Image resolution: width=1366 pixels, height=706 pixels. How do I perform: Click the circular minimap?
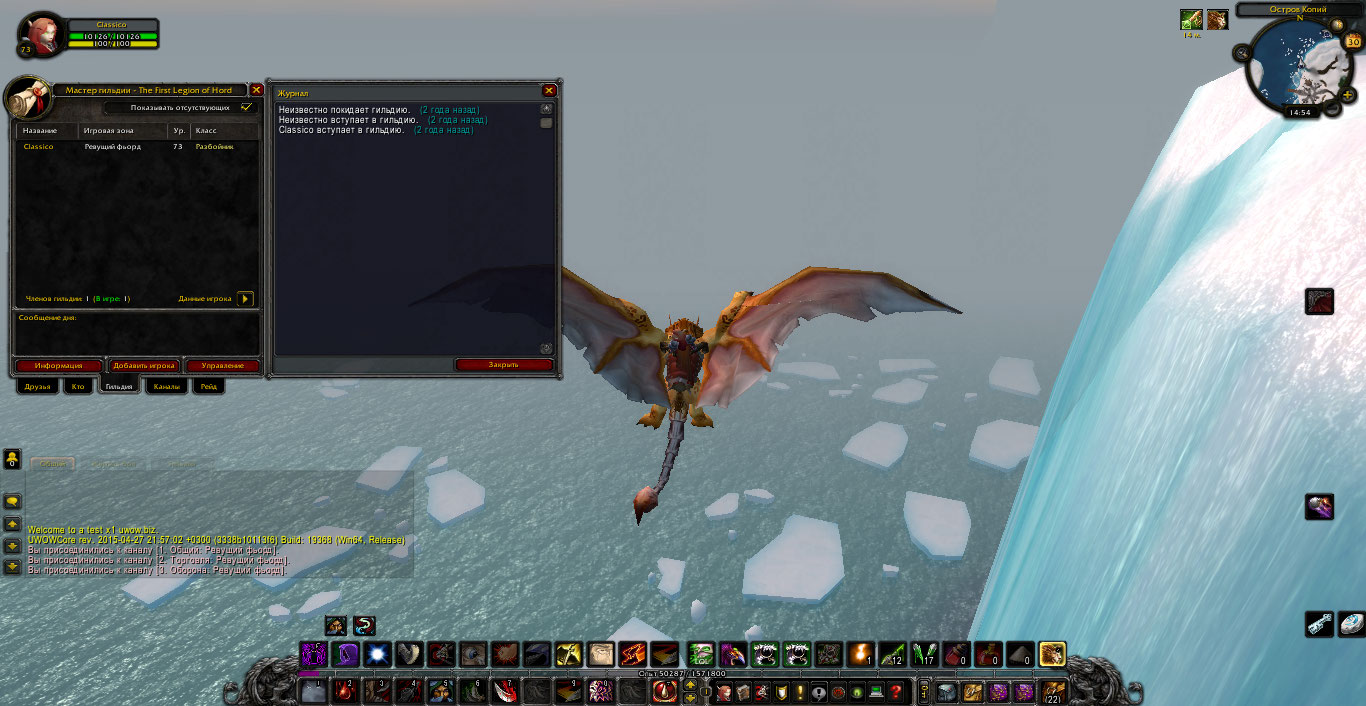tap(1297, 65)
